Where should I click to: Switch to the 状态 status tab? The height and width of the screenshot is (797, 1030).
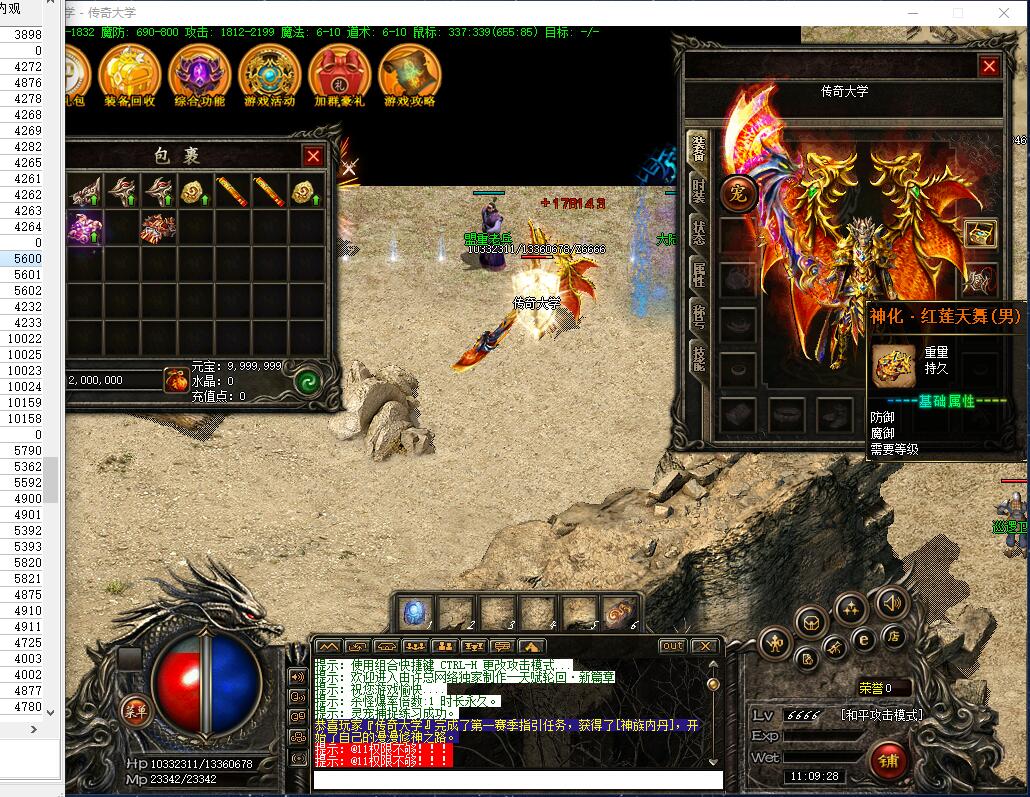[698, 232]
